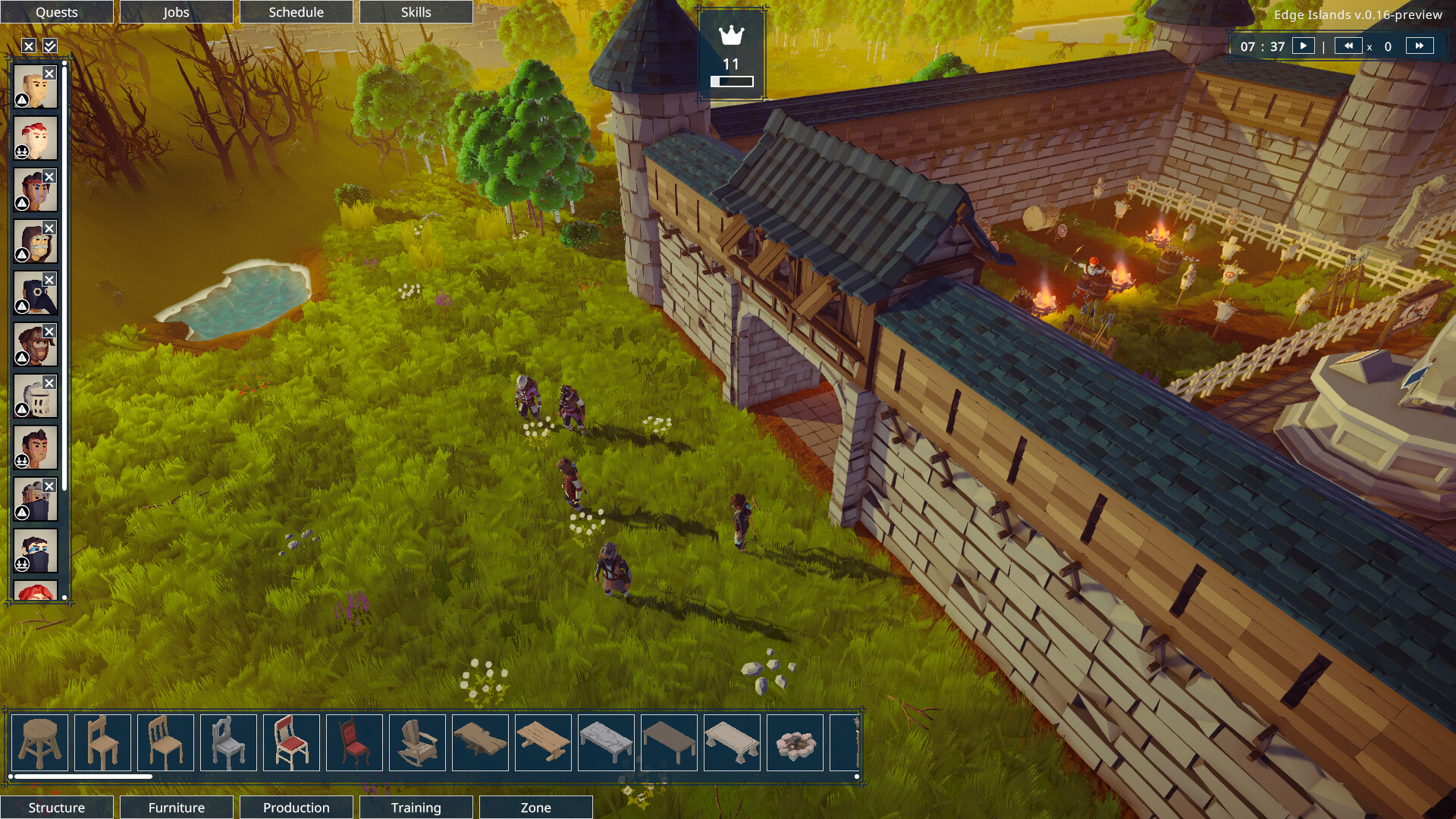The width and height of the screenshot is (1456, 819).
Task: Switch to the Schedule tab
Action: 296,12
